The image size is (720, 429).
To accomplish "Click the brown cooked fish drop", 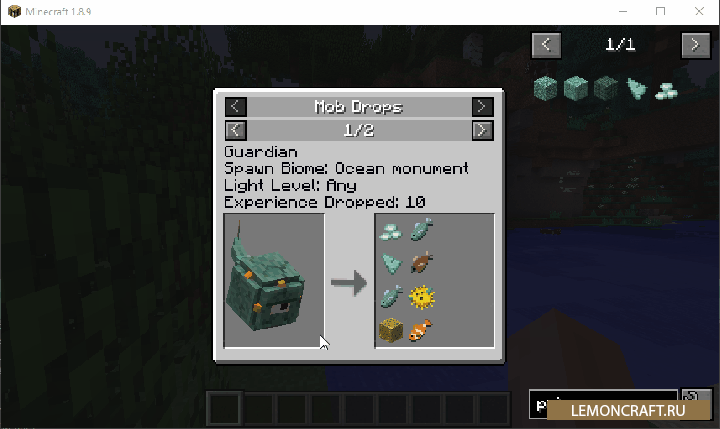I will tap(422, 263).
